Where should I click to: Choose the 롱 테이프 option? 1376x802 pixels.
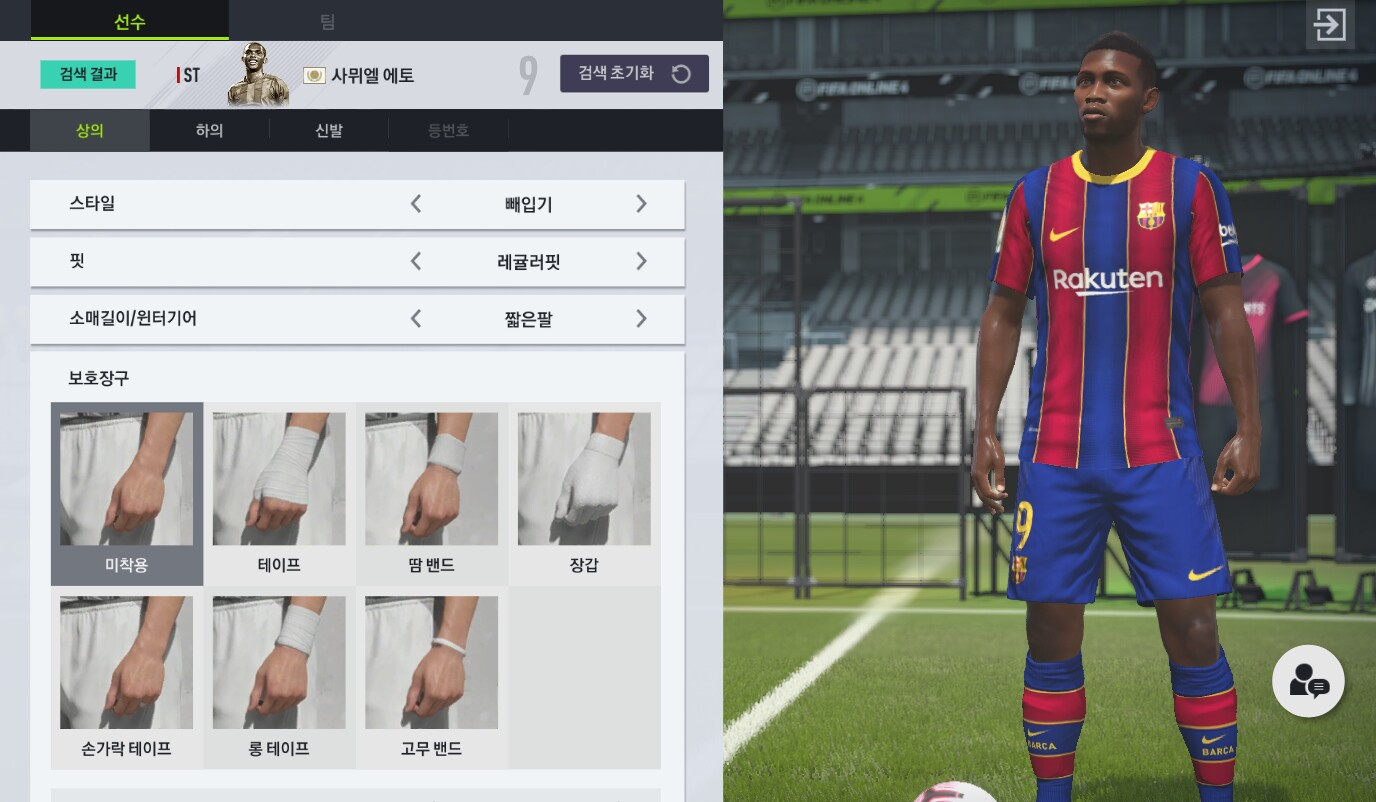279,677
